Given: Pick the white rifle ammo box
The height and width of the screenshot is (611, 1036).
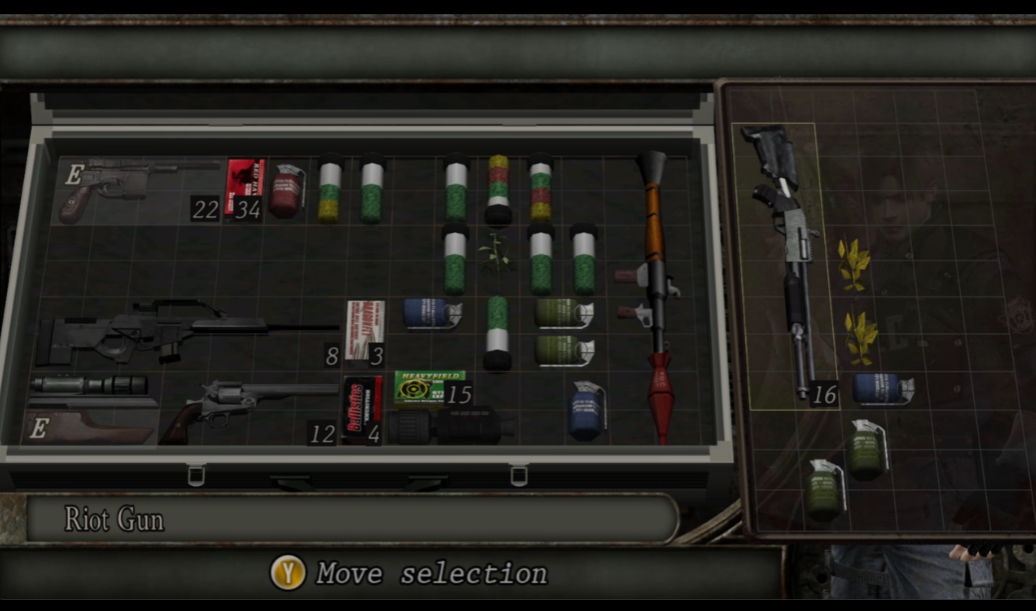Looking at the screenshot, I should click(364, 329).
